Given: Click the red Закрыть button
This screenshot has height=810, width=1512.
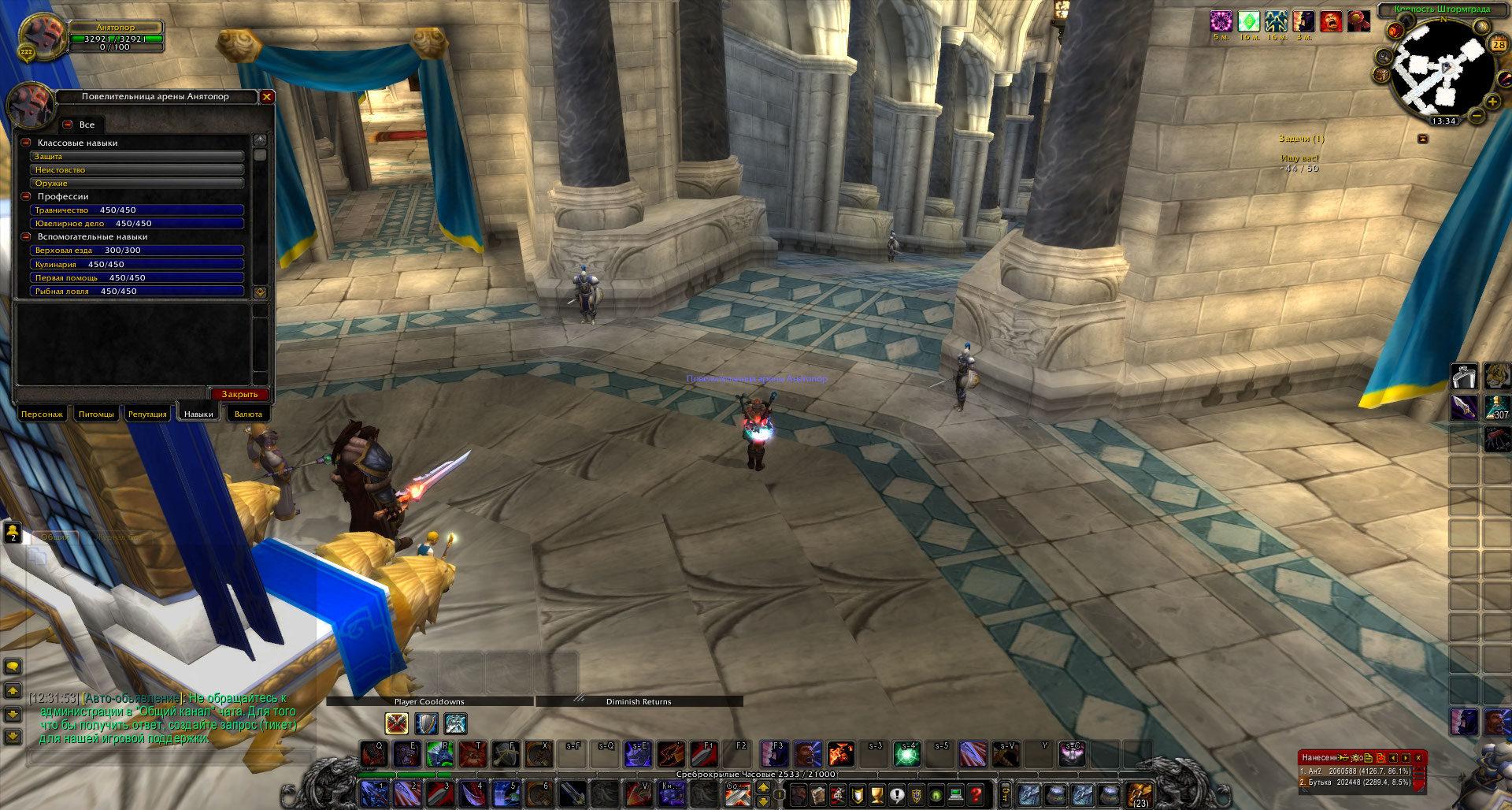Looking at the screenshot, I should point(239,394).
